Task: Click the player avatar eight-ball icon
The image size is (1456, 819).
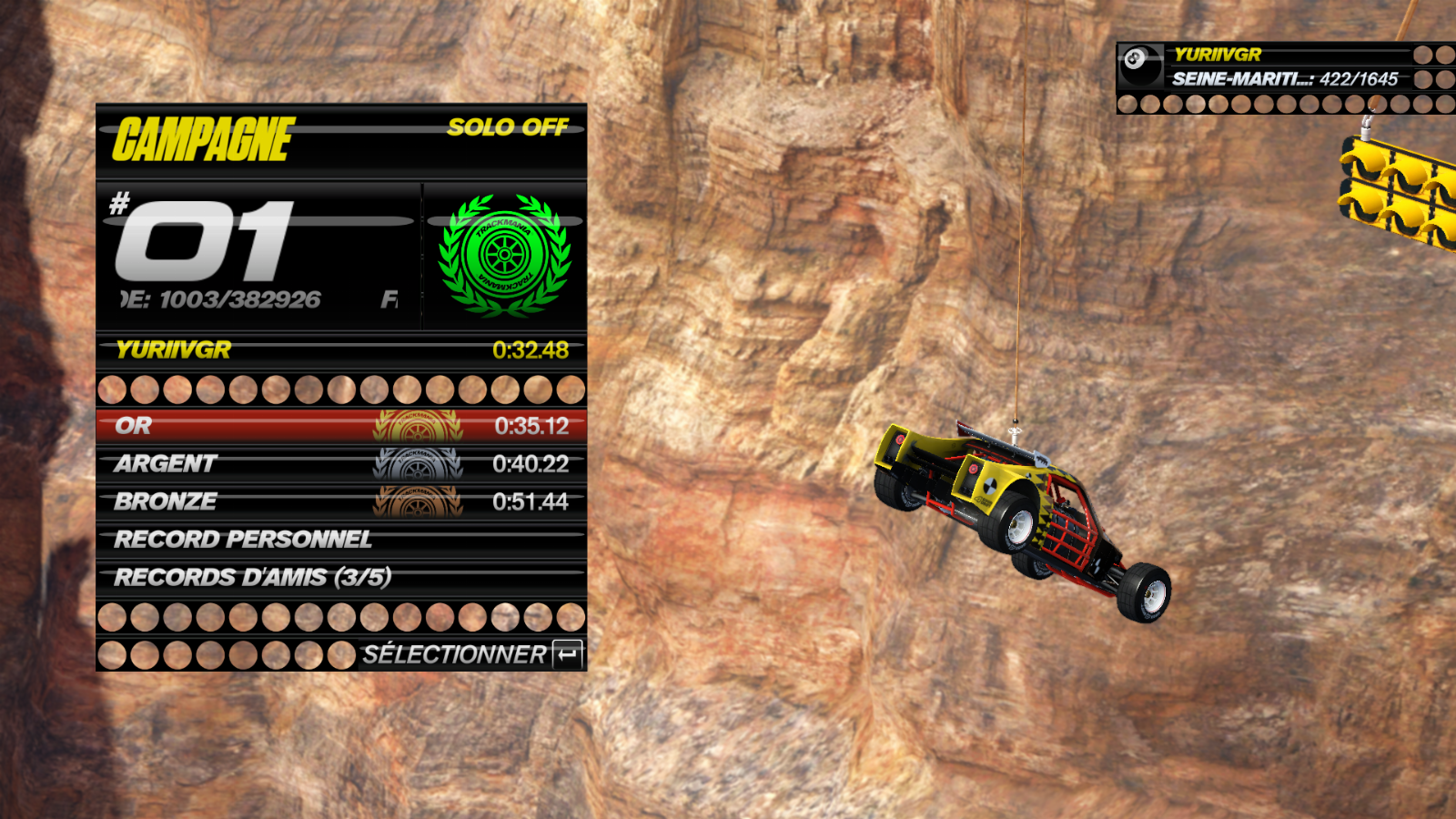Action: coord(1139,66)
